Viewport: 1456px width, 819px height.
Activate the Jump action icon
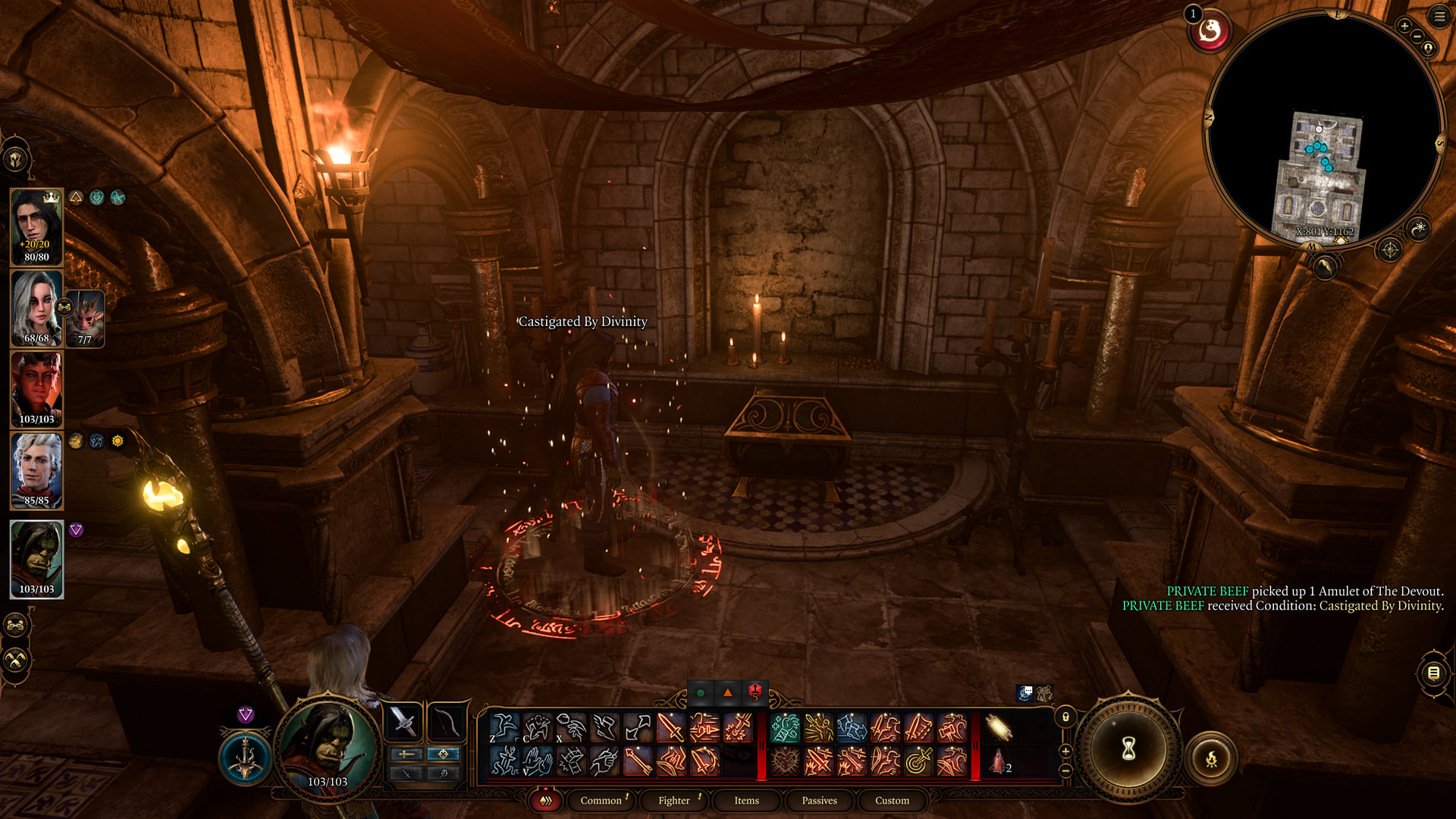click(x=504, y=728)
